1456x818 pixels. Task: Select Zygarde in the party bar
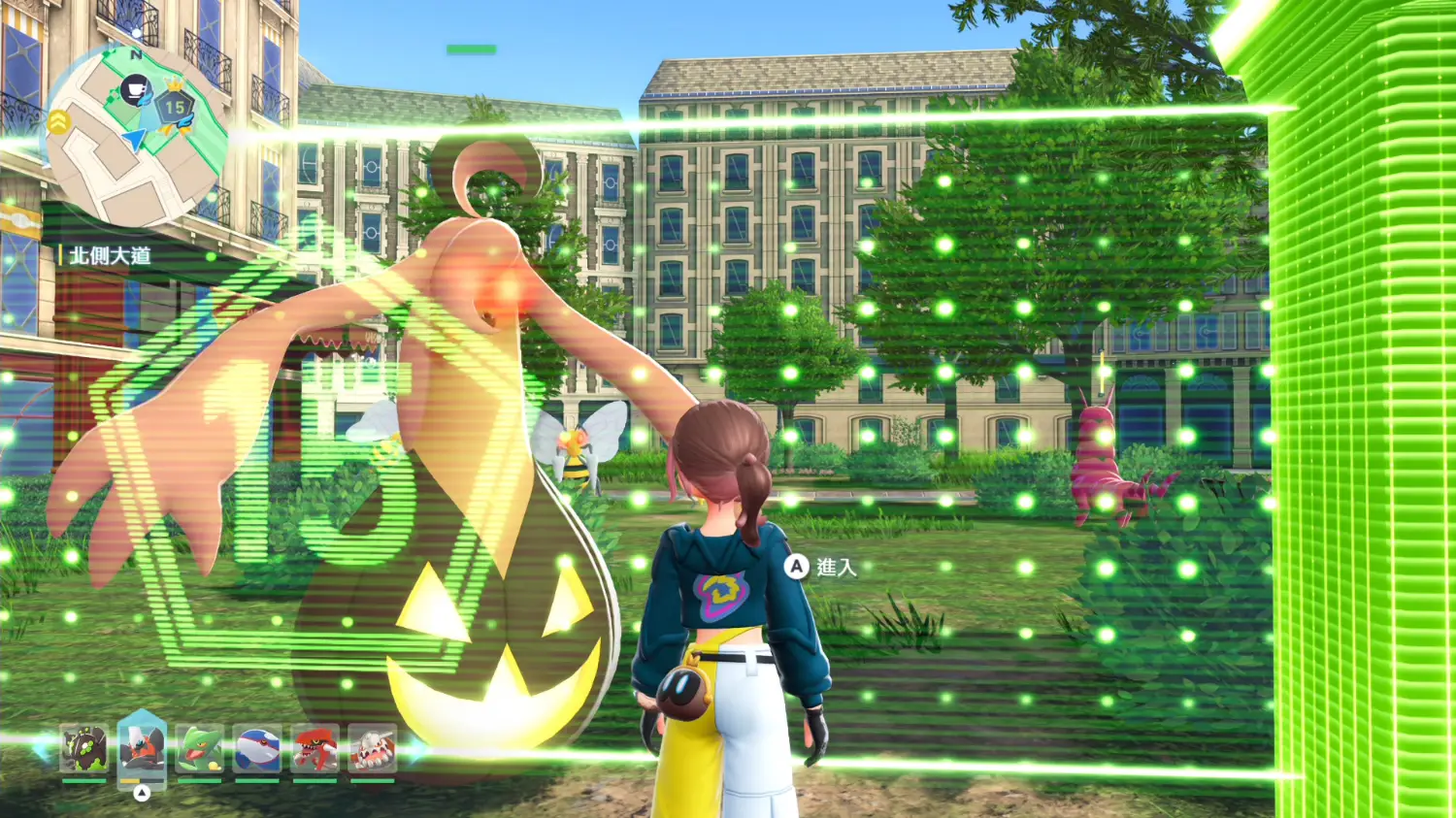84,749
